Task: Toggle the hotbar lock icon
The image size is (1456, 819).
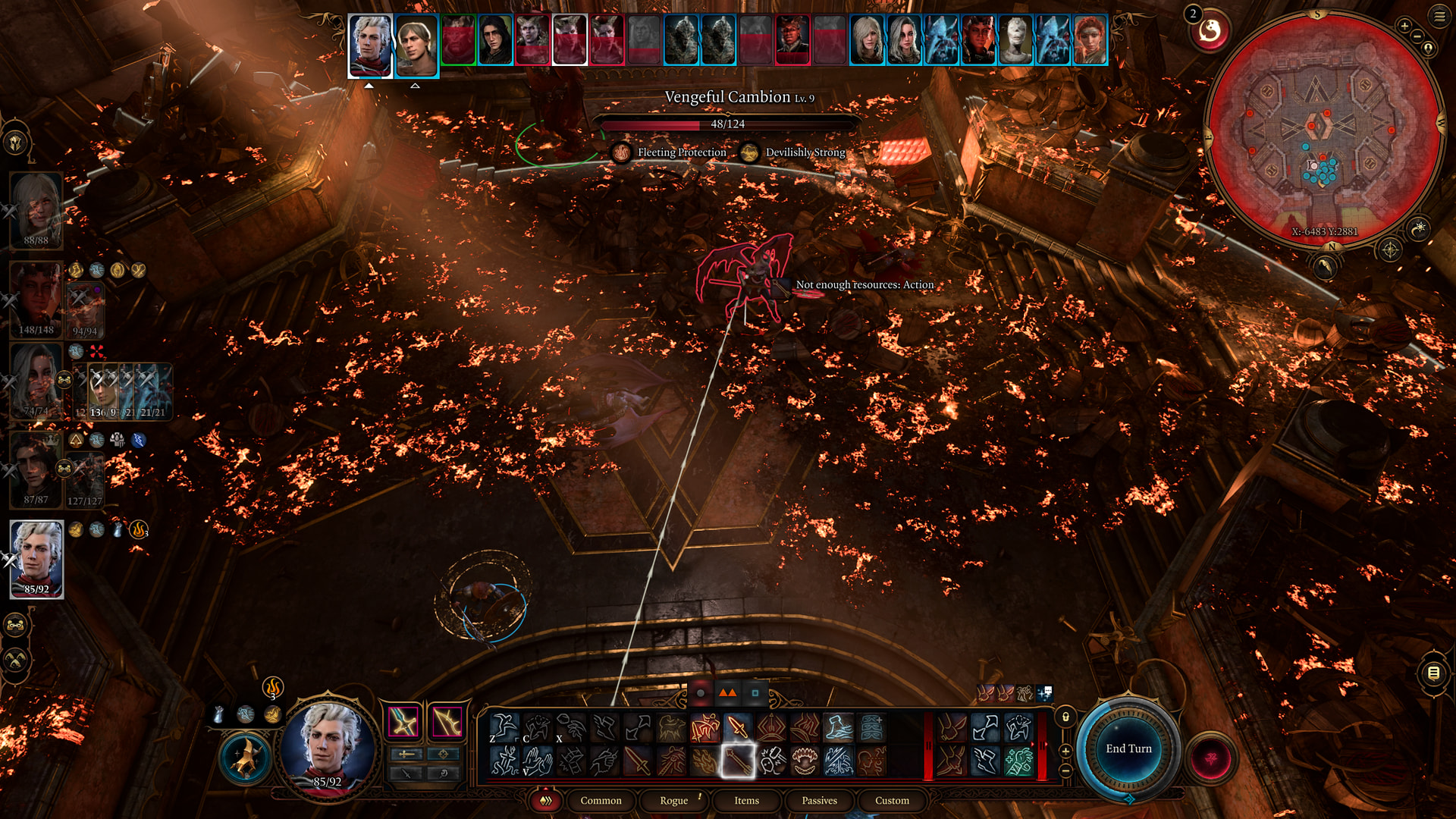Action: click(x=1065, y=717)
